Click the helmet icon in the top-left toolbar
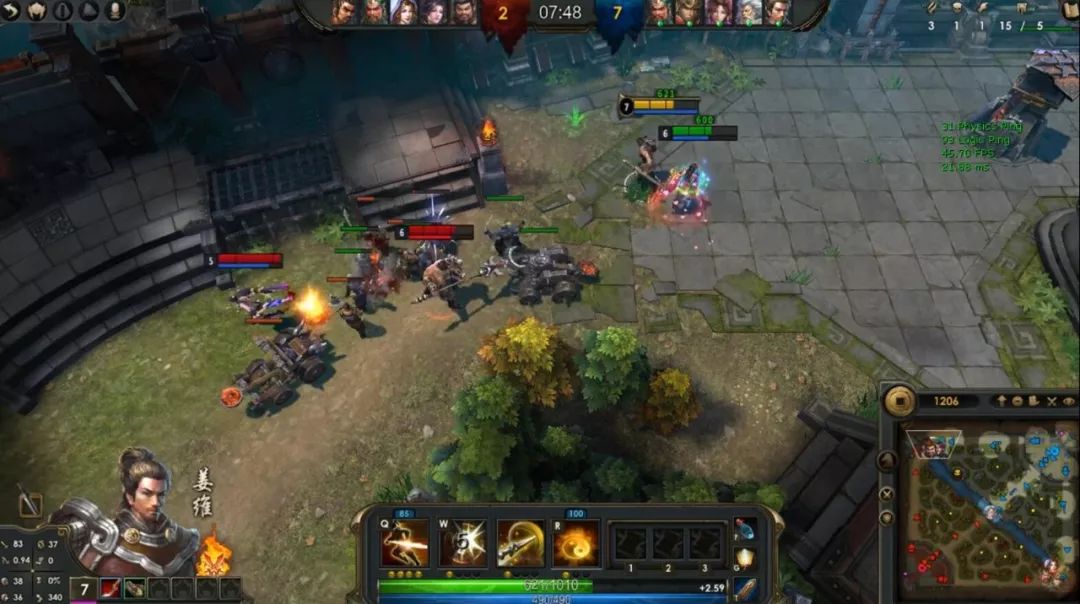 (38, 10)
